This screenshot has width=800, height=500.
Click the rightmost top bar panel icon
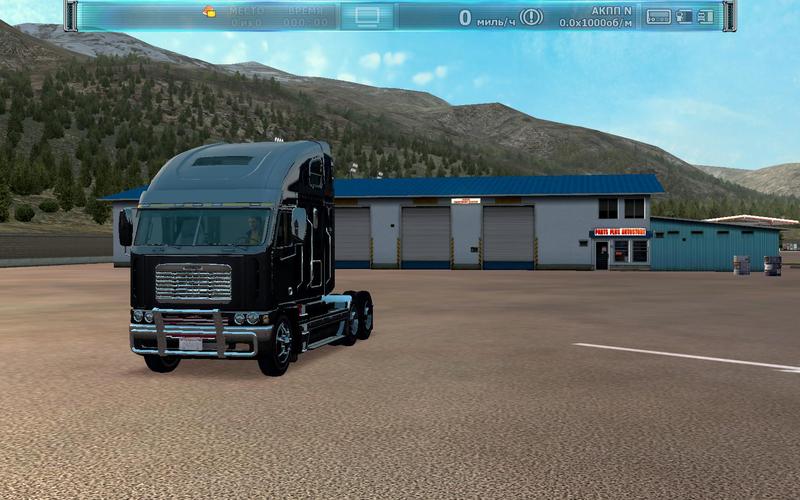tap(706, 16)
